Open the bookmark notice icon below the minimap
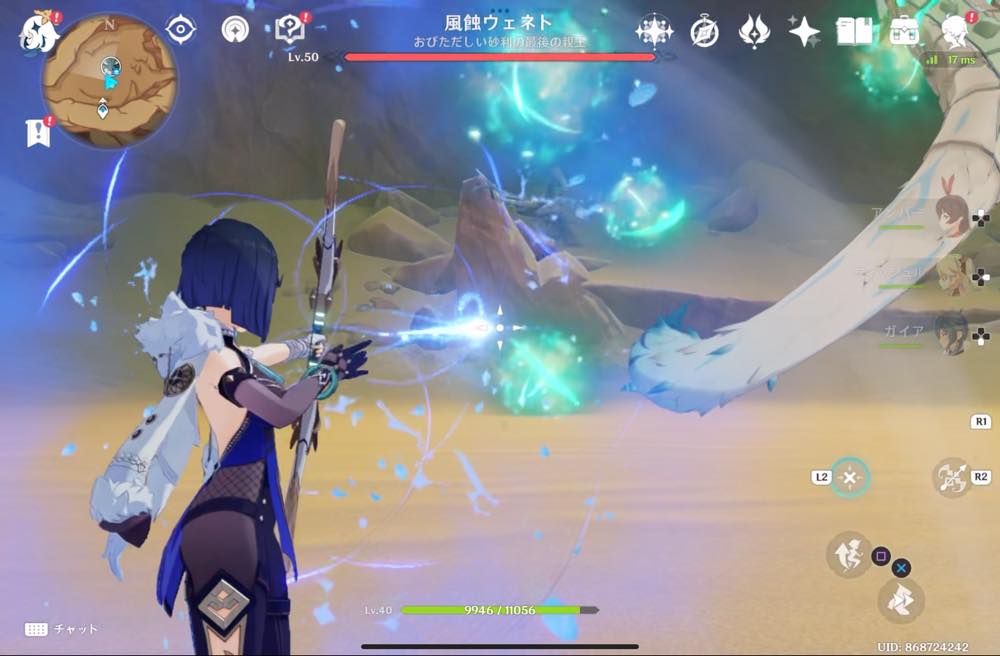 (x=37, y=132)
